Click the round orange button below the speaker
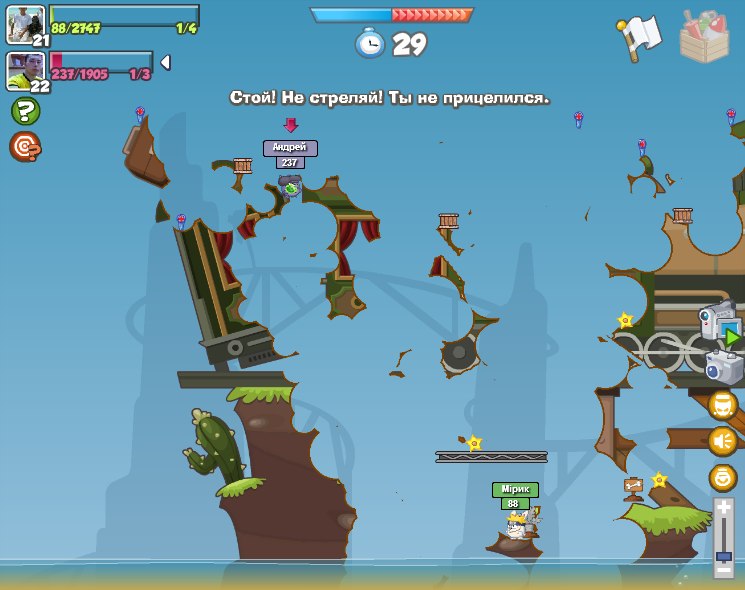The height and width of the screenshot is (590, 745). tap(723, 477)
